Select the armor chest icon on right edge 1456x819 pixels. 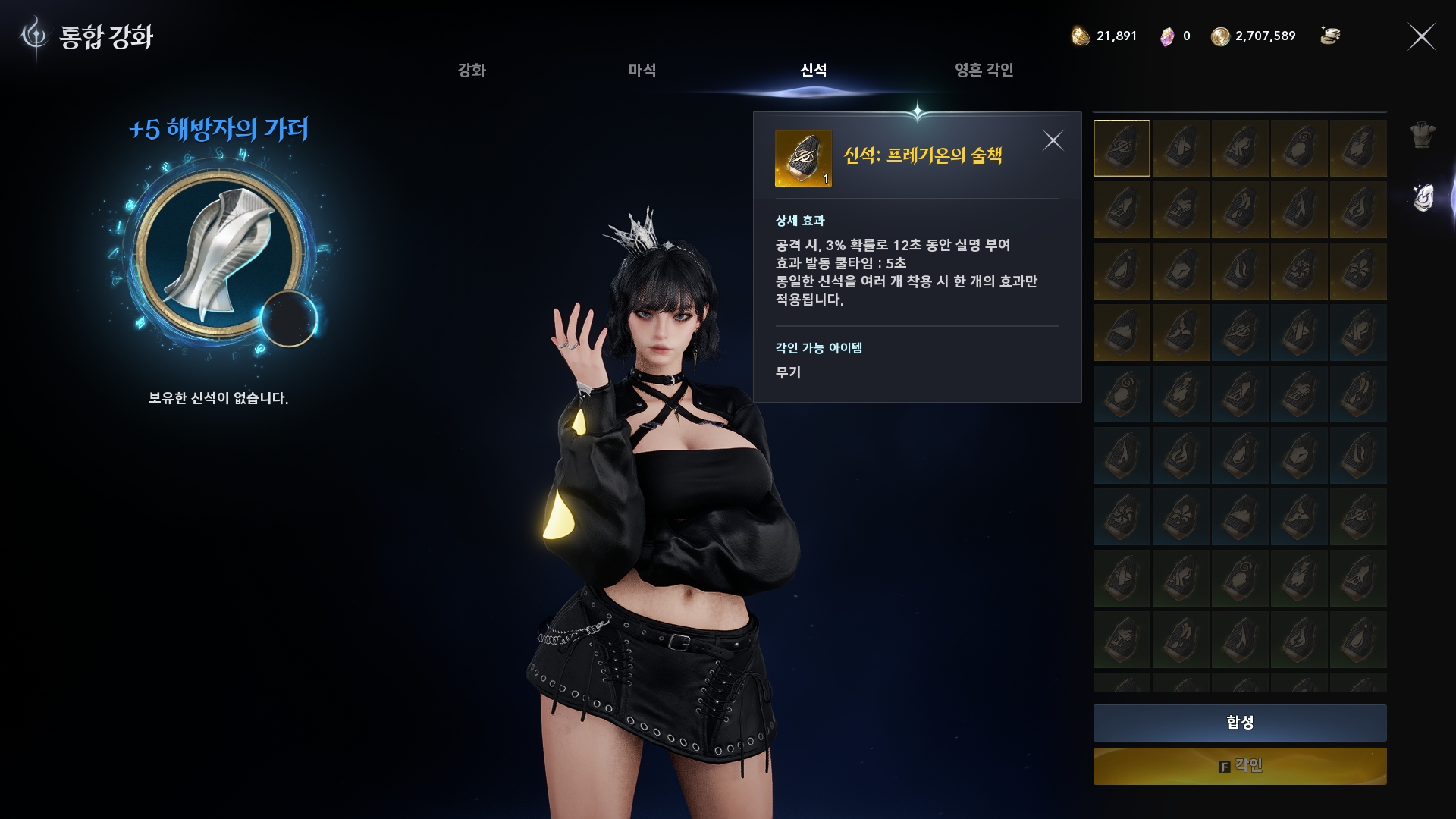tap(1423, 135)
